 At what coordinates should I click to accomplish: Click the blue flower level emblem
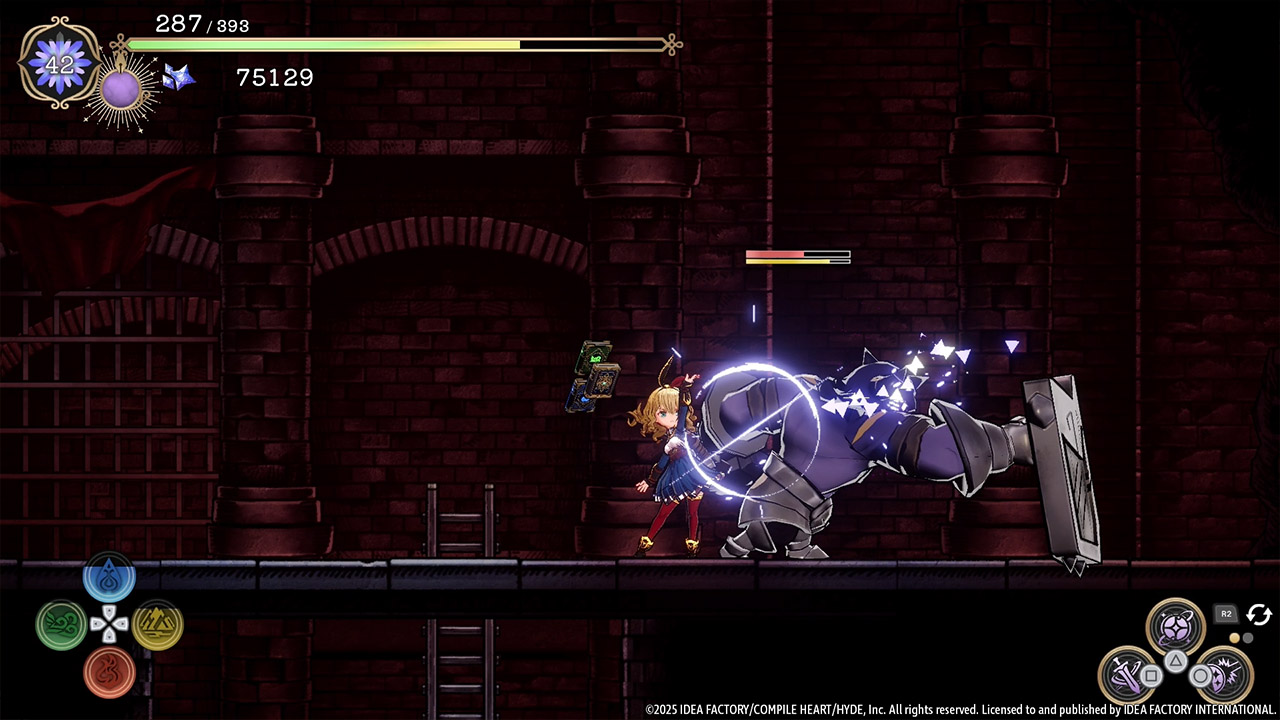point(60,63)
